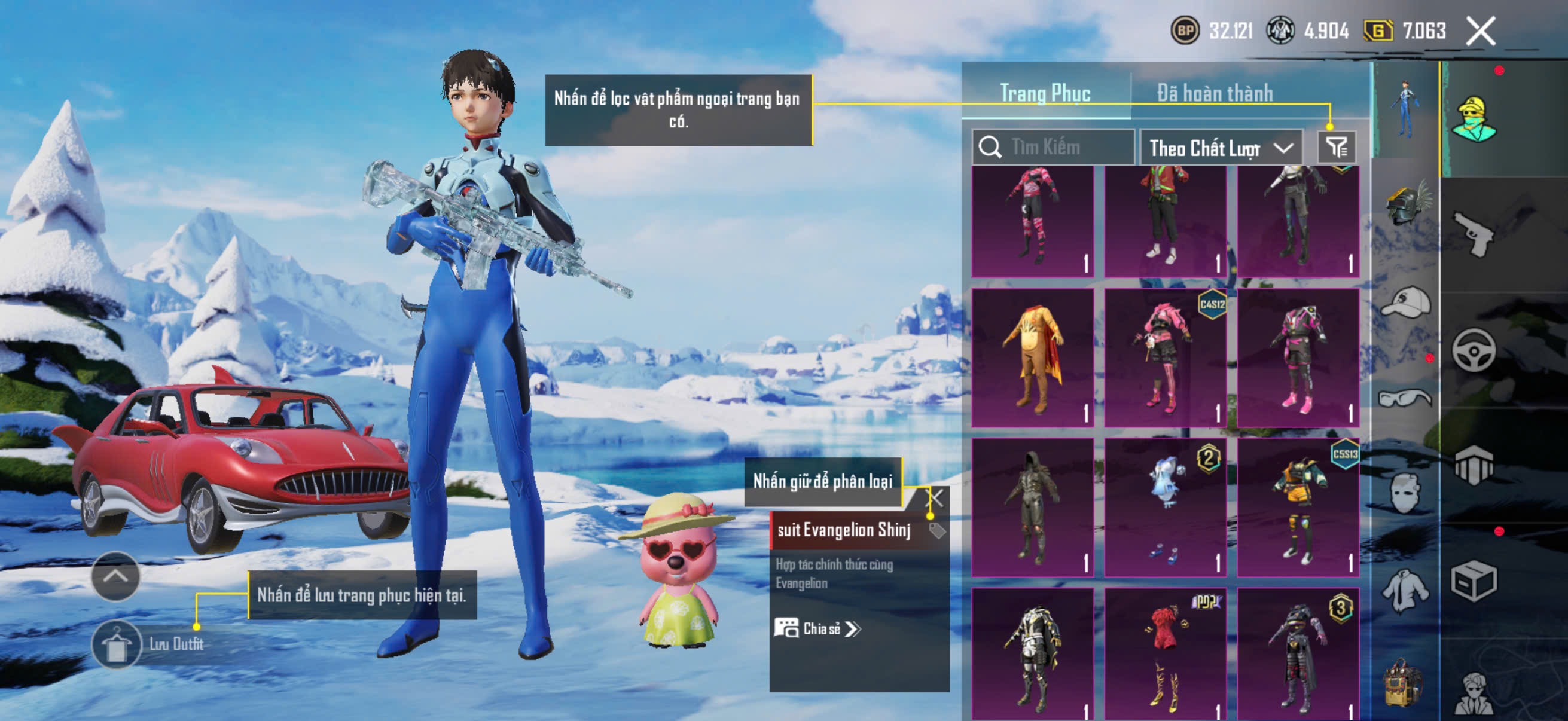Screen dimensions: 1568x721
Task: Pick the C5S13 orange and teal outfit
Action: [1298, 506]
